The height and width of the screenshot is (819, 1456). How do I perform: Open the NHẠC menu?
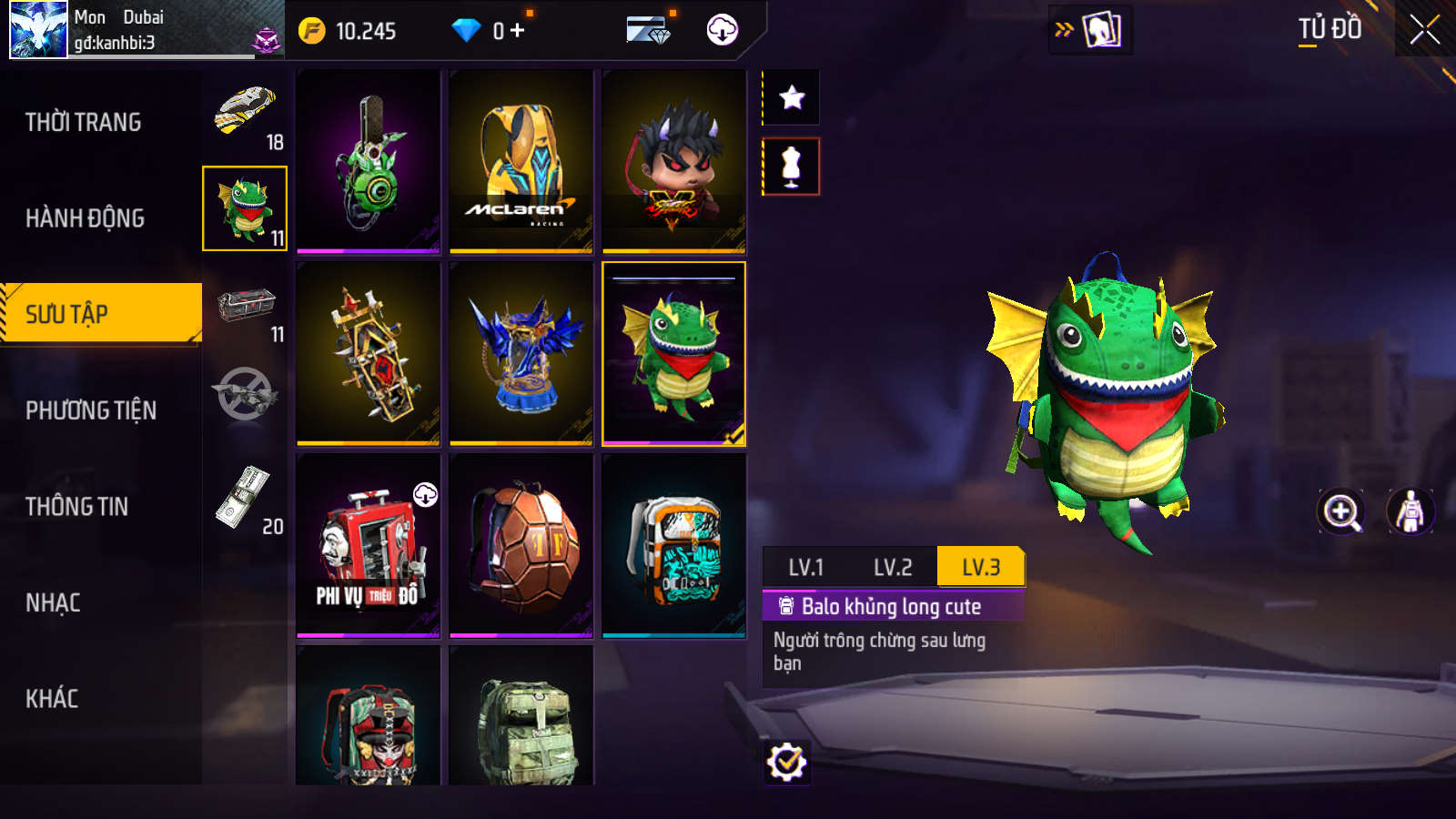click(x=53, y=602)
